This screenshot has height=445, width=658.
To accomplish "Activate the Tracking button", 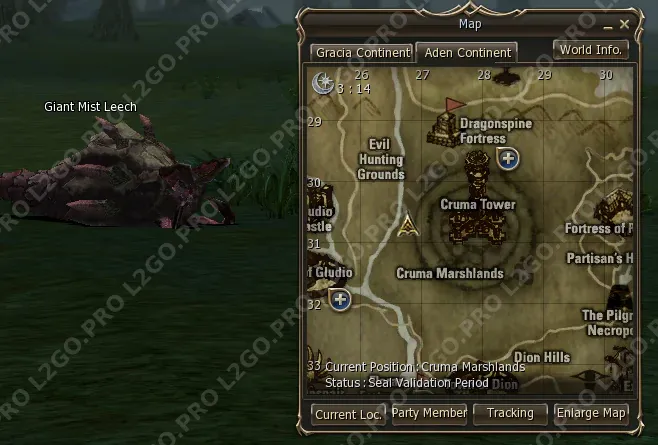I will tap(510, 413).
